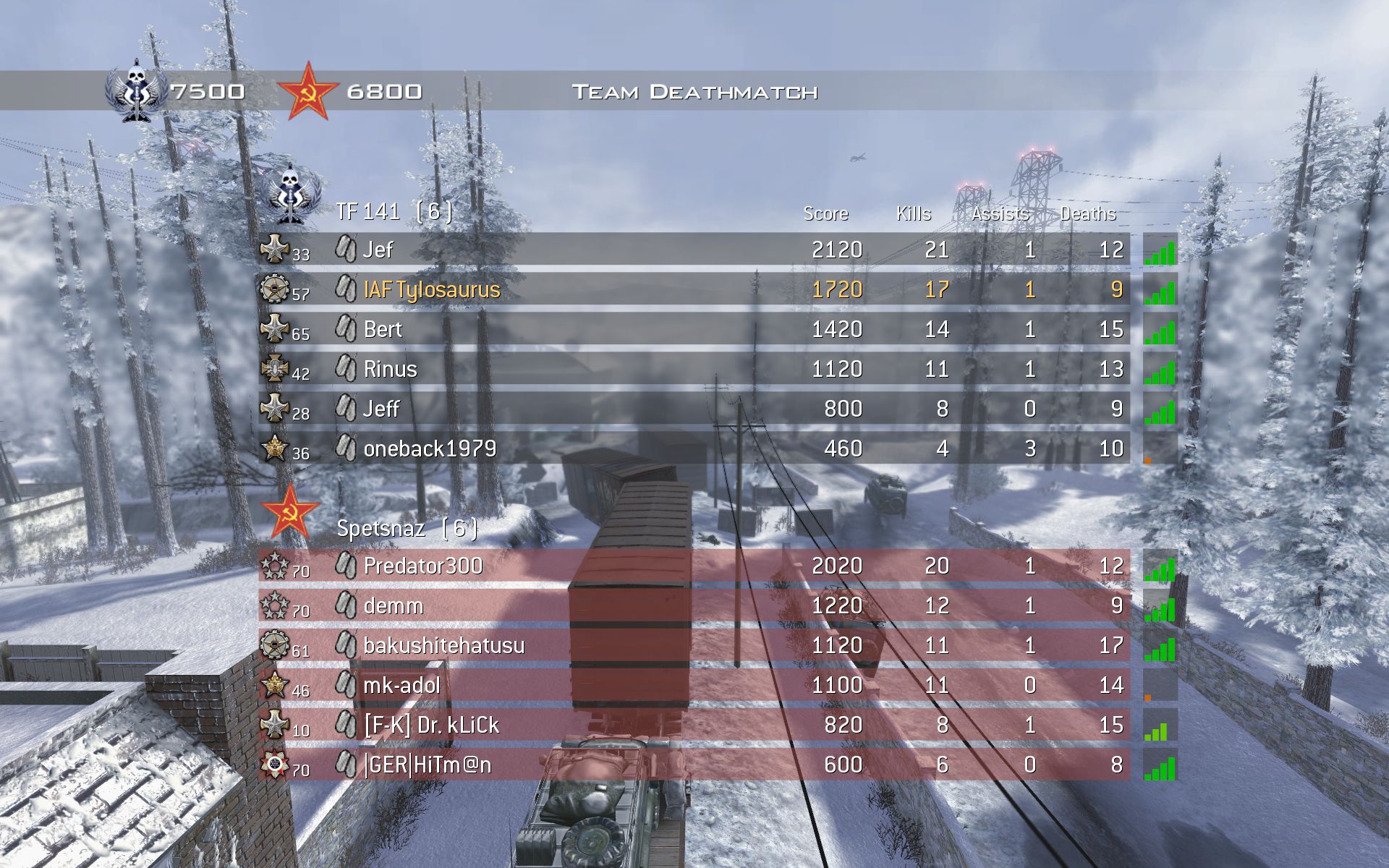Click the Deaths column header
The image size is (1389, 868).
[x=1088, y=213]
